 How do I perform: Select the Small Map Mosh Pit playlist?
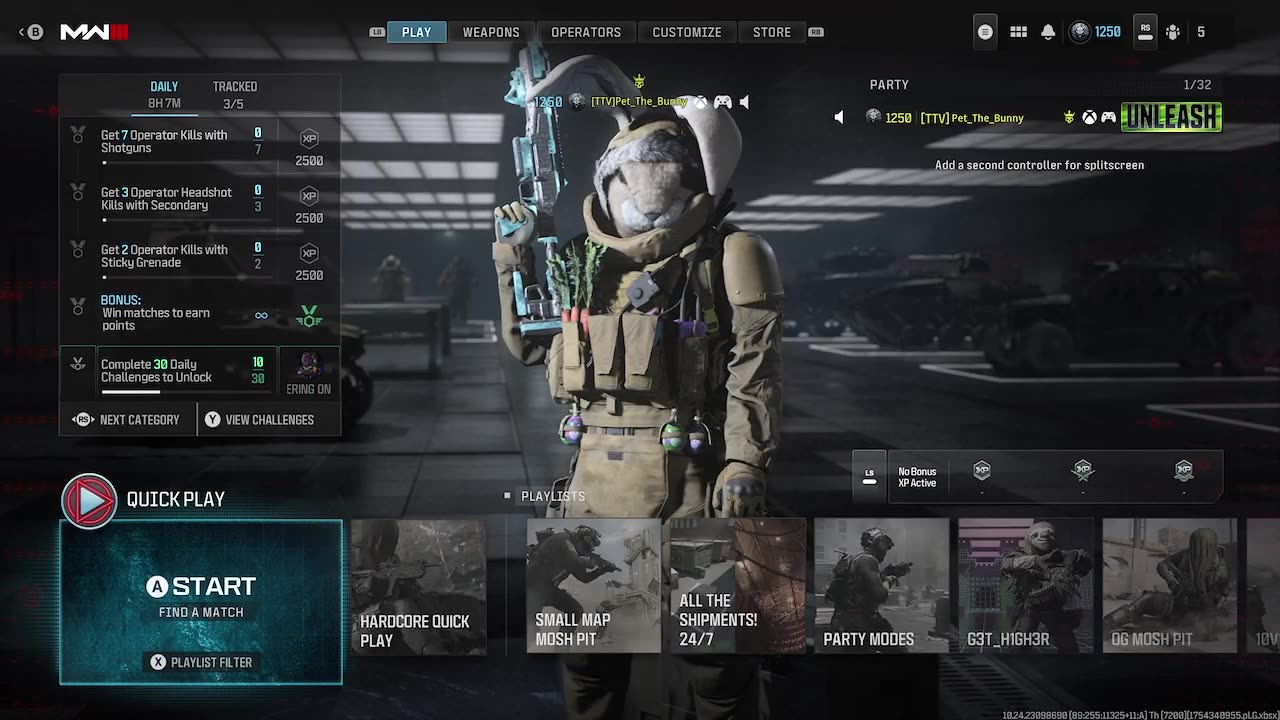pyautogui.click(x=593, y=586)
